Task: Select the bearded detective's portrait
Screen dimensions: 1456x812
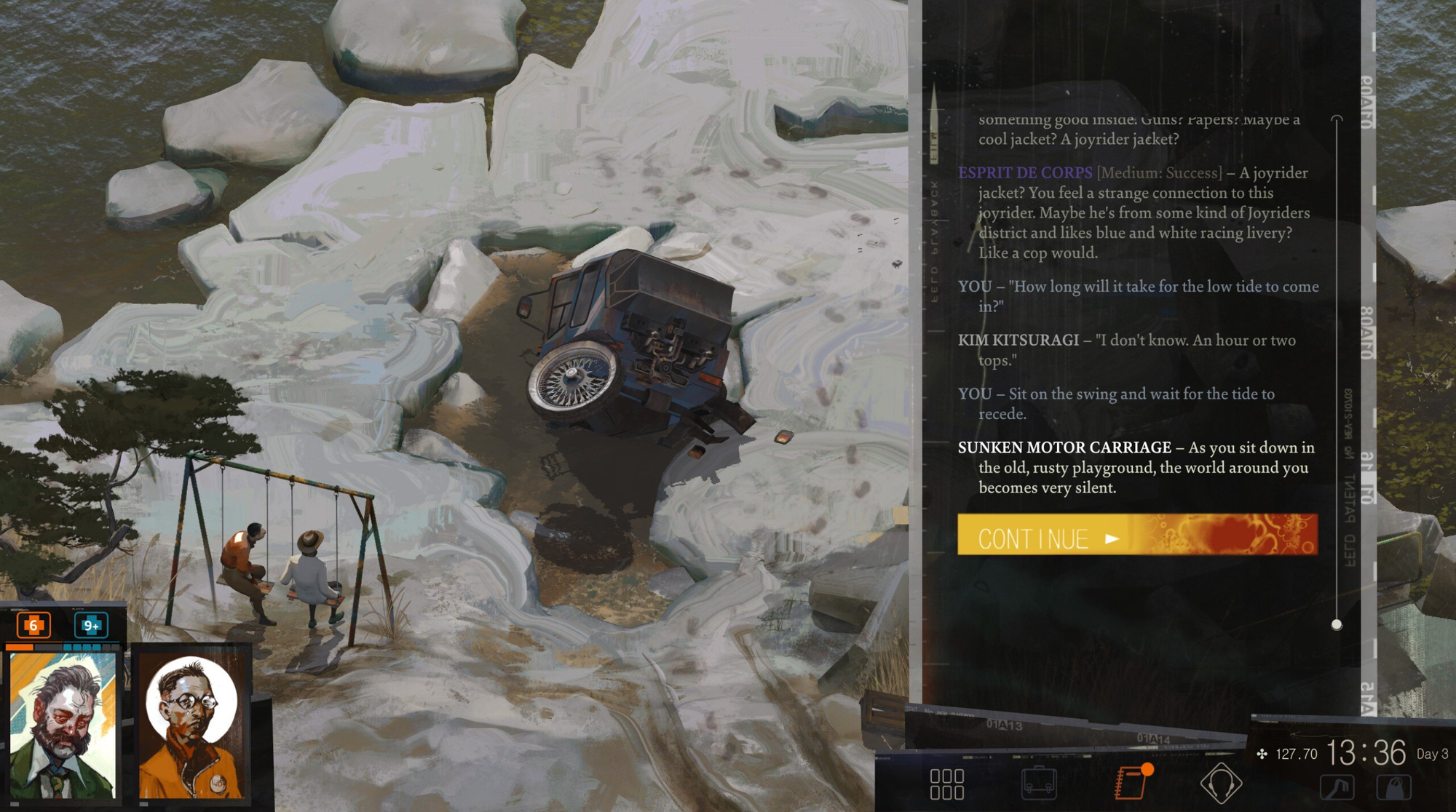Action: (63, 725)
